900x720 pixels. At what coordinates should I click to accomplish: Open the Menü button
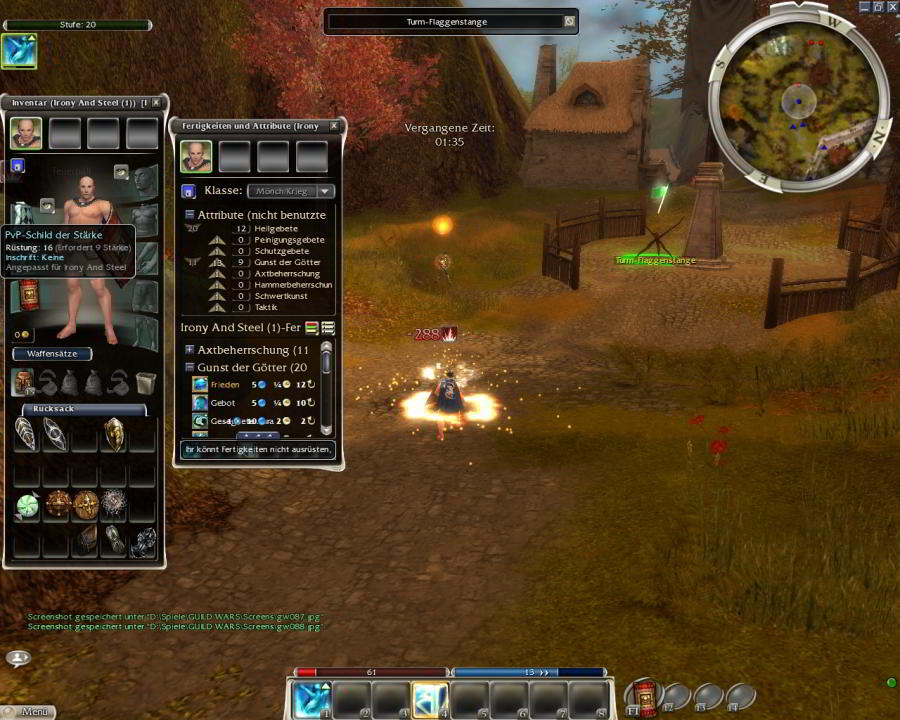tap(28, 712)
